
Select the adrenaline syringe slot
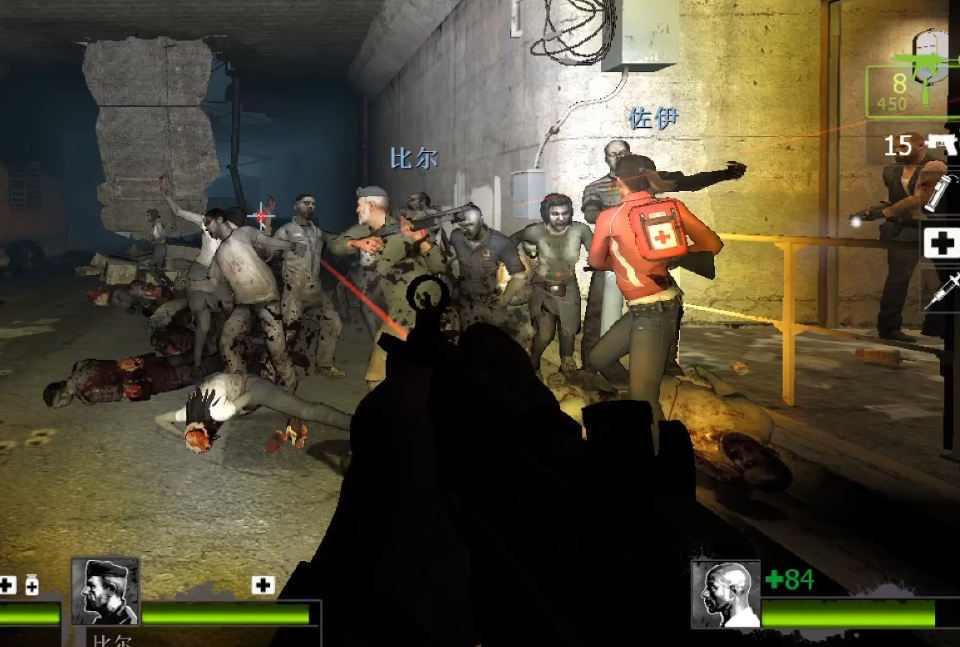pyautogui.click(x=940, y=289)
